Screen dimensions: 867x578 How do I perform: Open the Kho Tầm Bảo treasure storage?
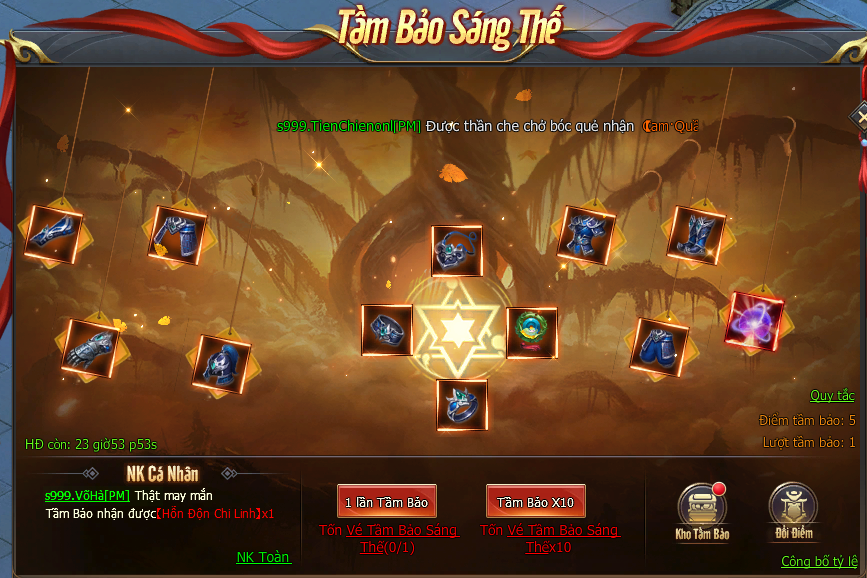click(x=702, y=510)
